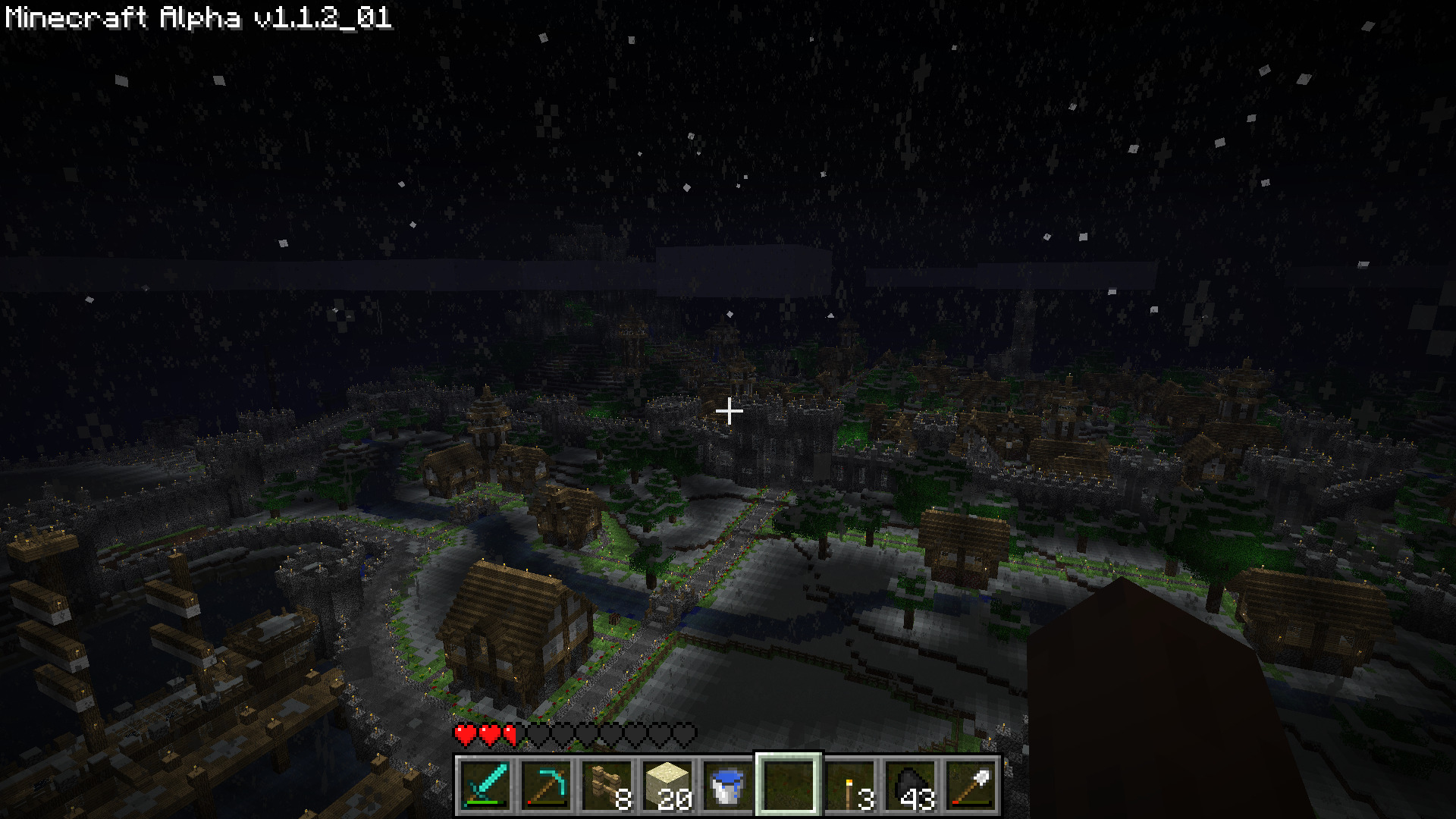Select the sand block stack
The width and height of the screenshot is (1456, 819).
click(x=667, y=785)
